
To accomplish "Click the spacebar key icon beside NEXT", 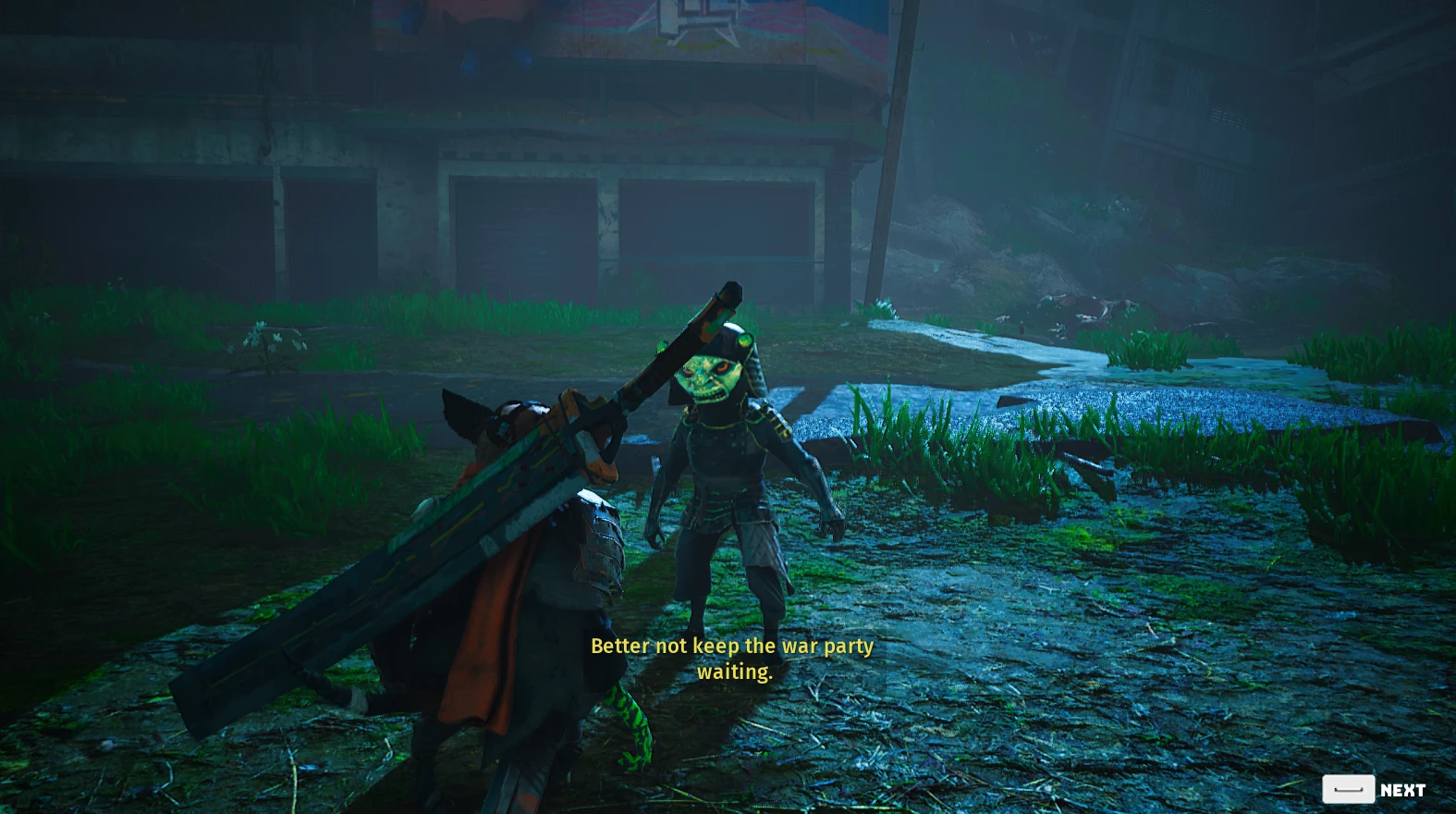I will point(1349,789).
